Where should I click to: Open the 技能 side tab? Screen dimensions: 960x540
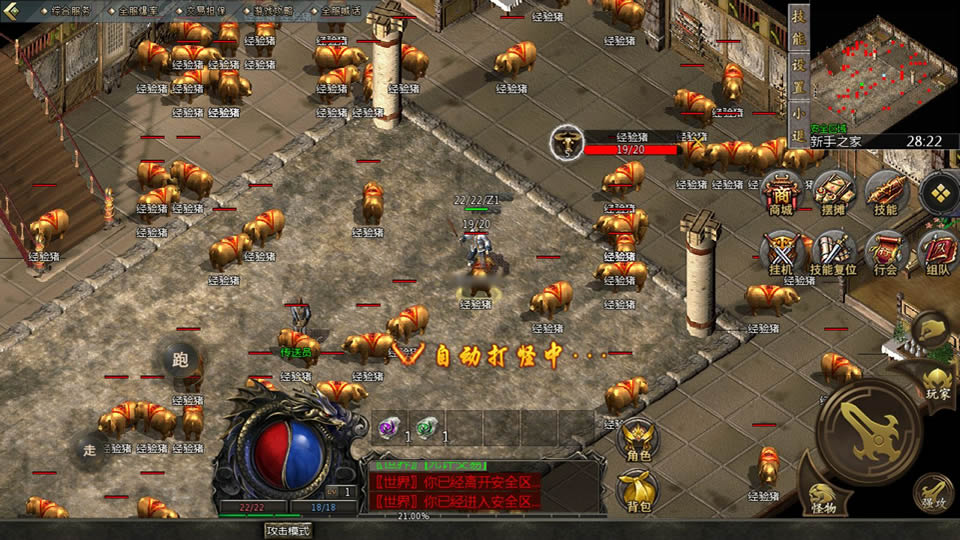798,28
